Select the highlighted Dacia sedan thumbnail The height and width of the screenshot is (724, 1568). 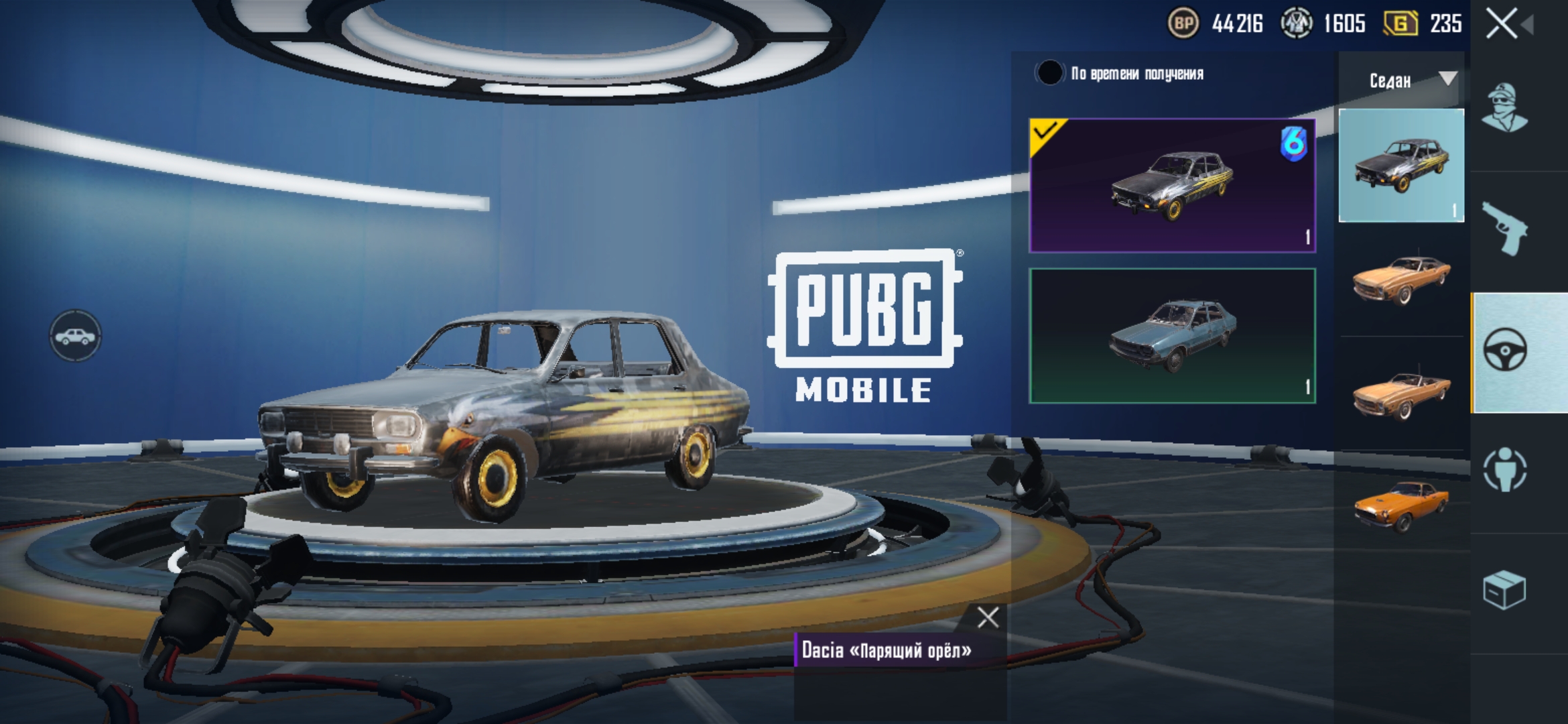pyautogui.click(x=1401, y=166)
